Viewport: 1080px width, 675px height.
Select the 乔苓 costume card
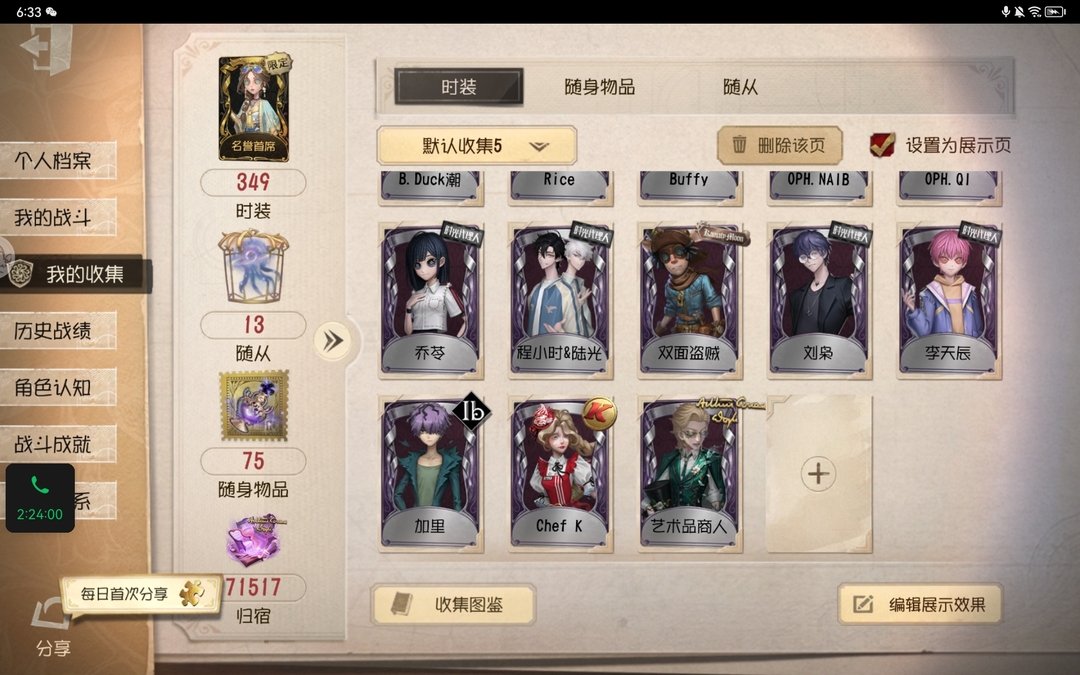(431, 300)
